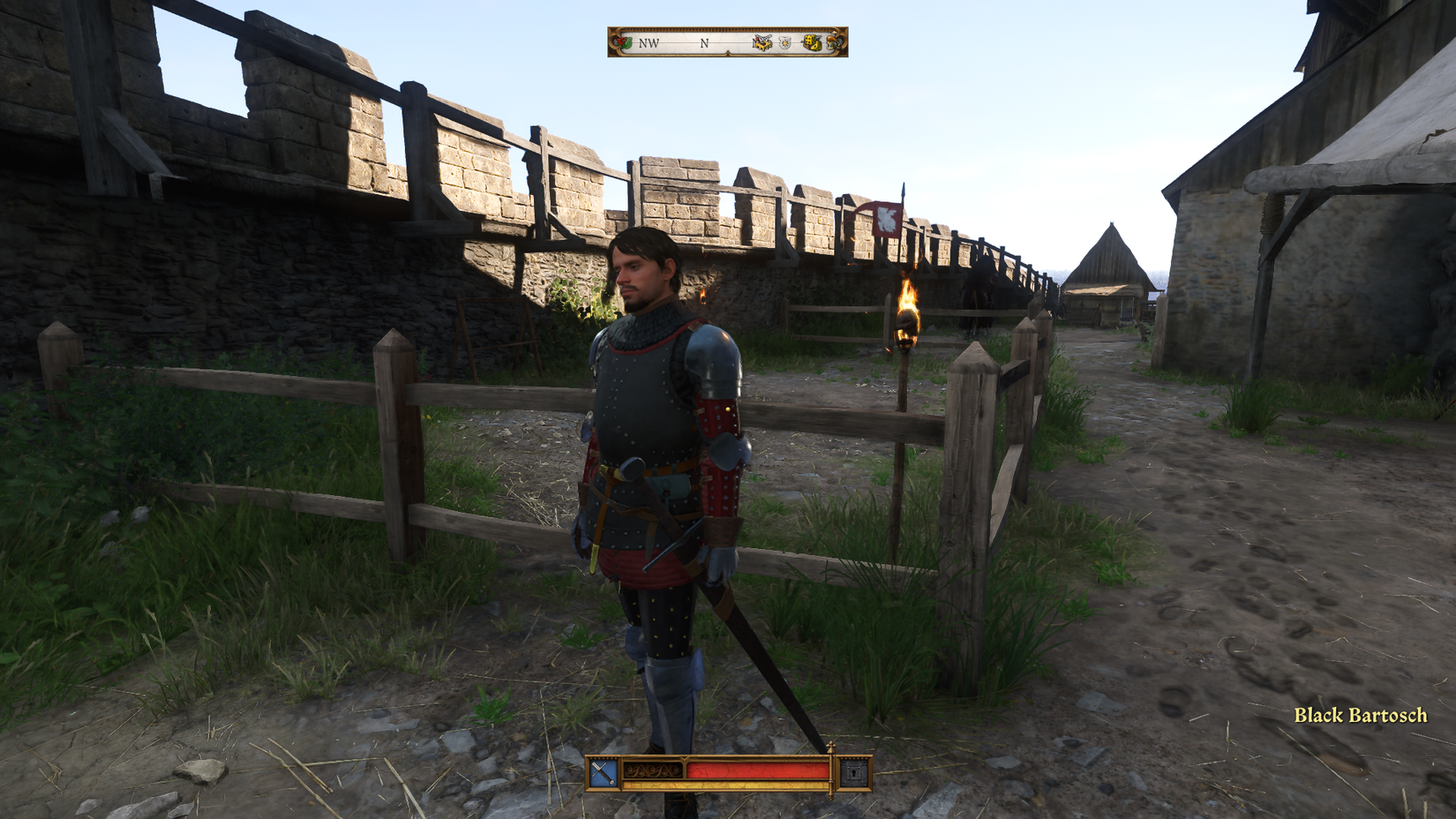
Task: Select the N heading on the compass
Action: click(703, 44)
